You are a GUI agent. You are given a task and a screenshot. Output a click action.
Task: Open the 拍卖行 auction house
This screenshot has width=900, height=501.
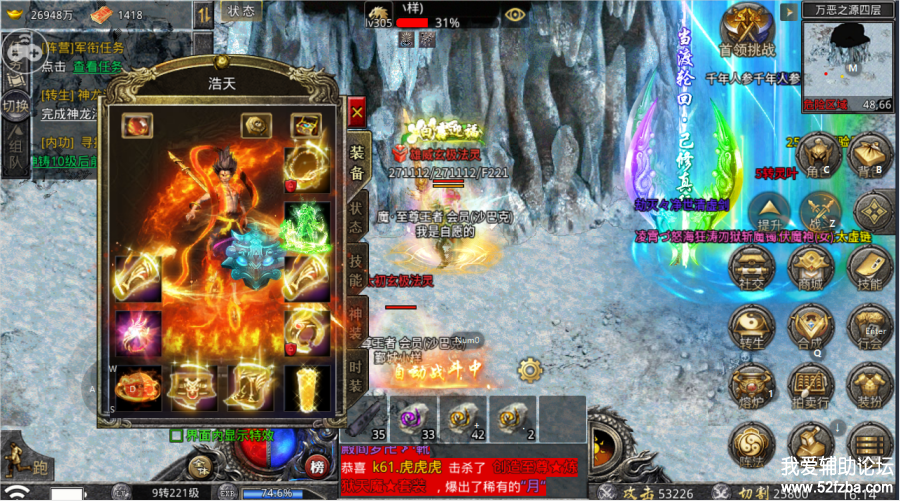[x=810, y=385]
